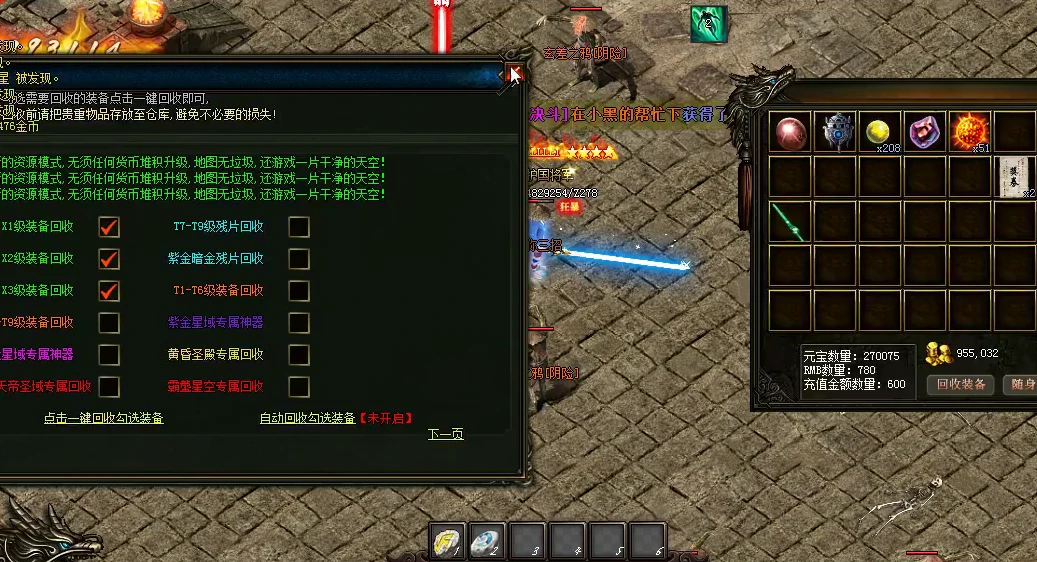Screen dimensions: 1037x562
Task: Select the green sword in inventory
Action: click(x=790, y=221)
